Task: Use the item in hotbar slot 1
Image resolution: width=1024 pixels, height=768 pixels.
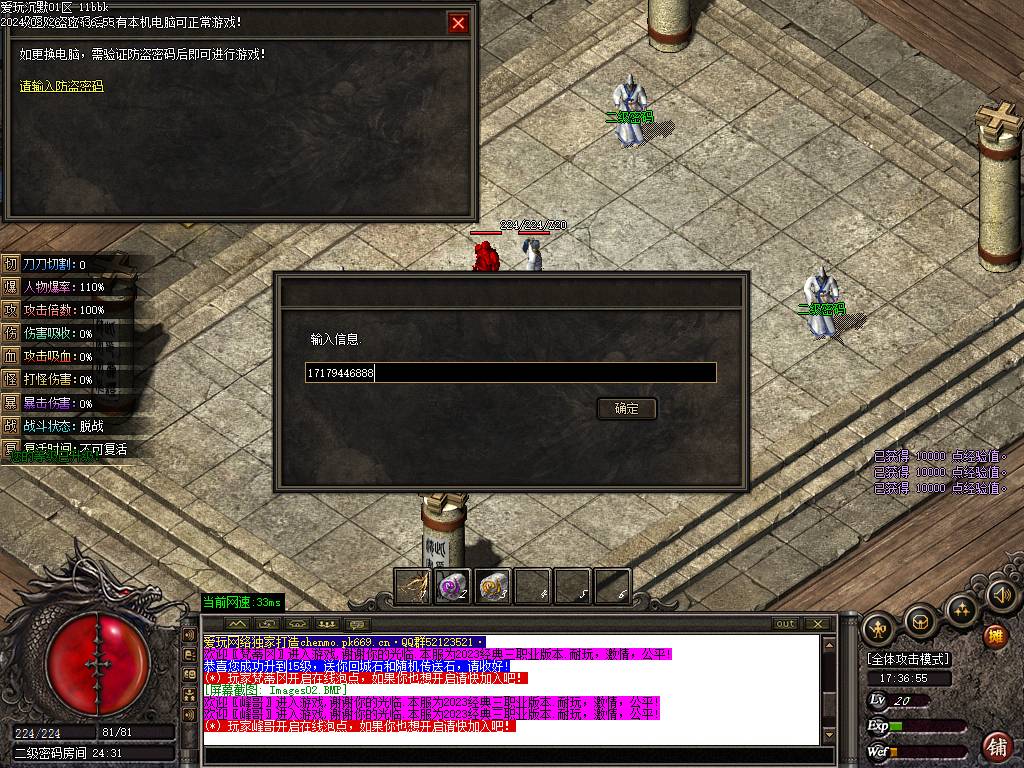Action: click(x=413, y=587)
